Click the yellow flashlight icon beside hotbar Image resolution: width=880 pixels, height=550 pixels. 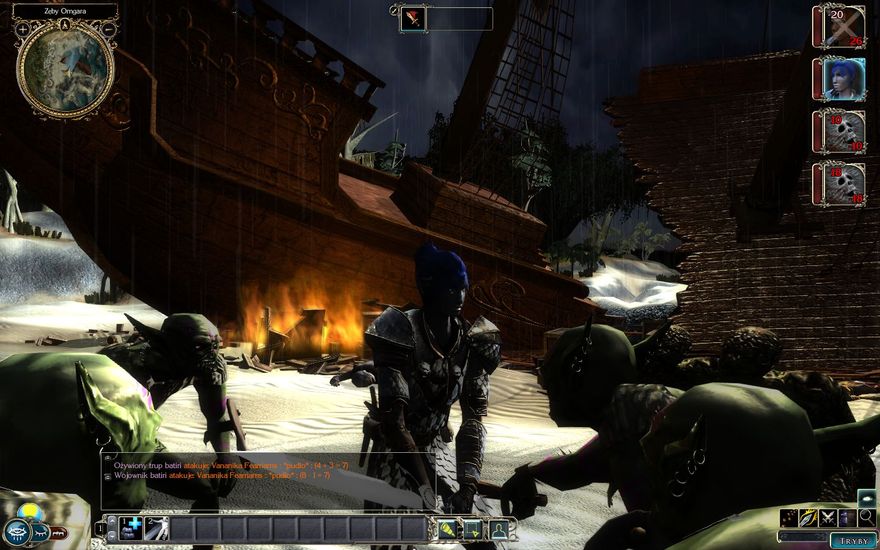tap(447, 529)
